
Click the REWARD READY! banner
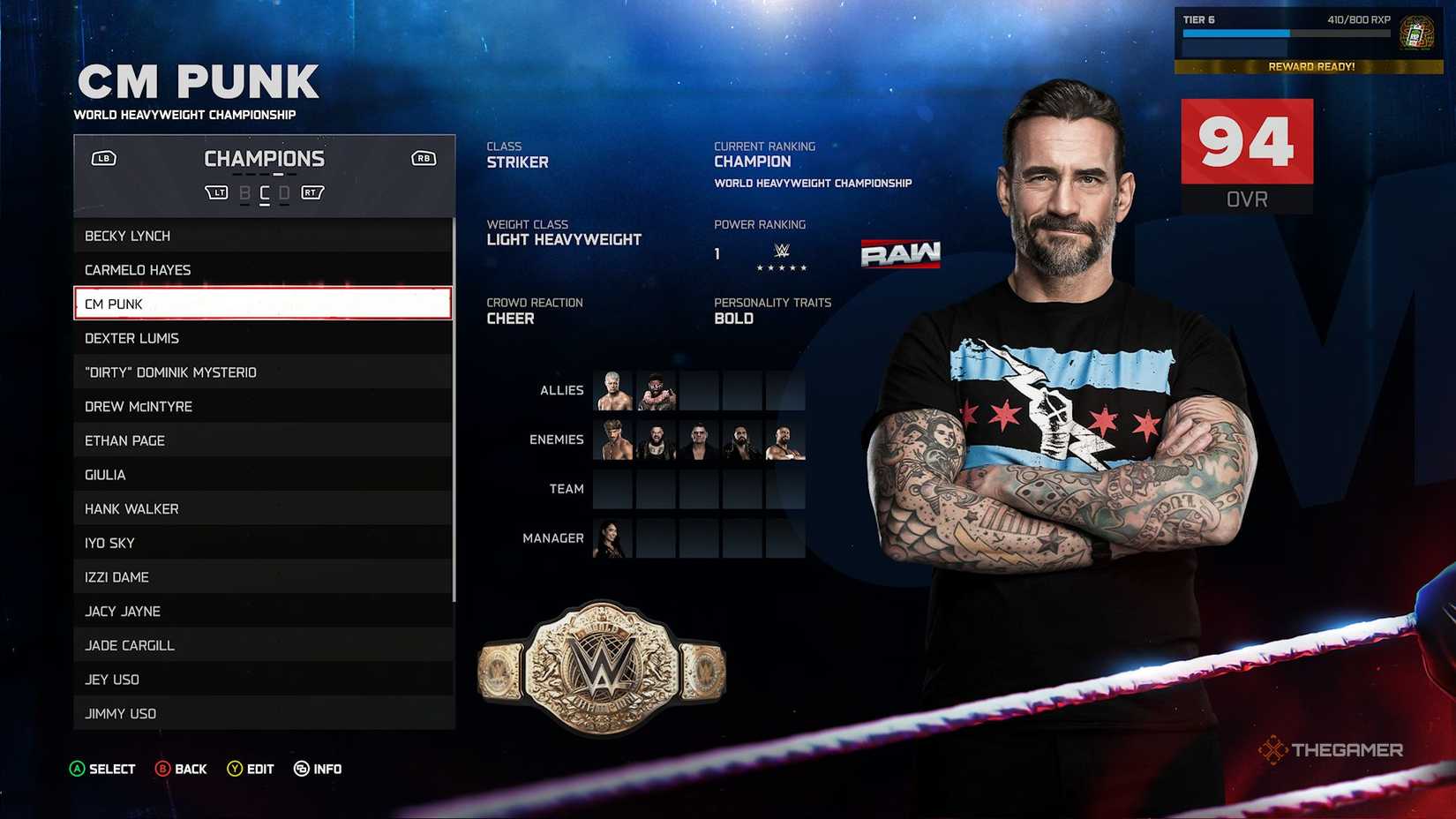(x=1311, y=66)
